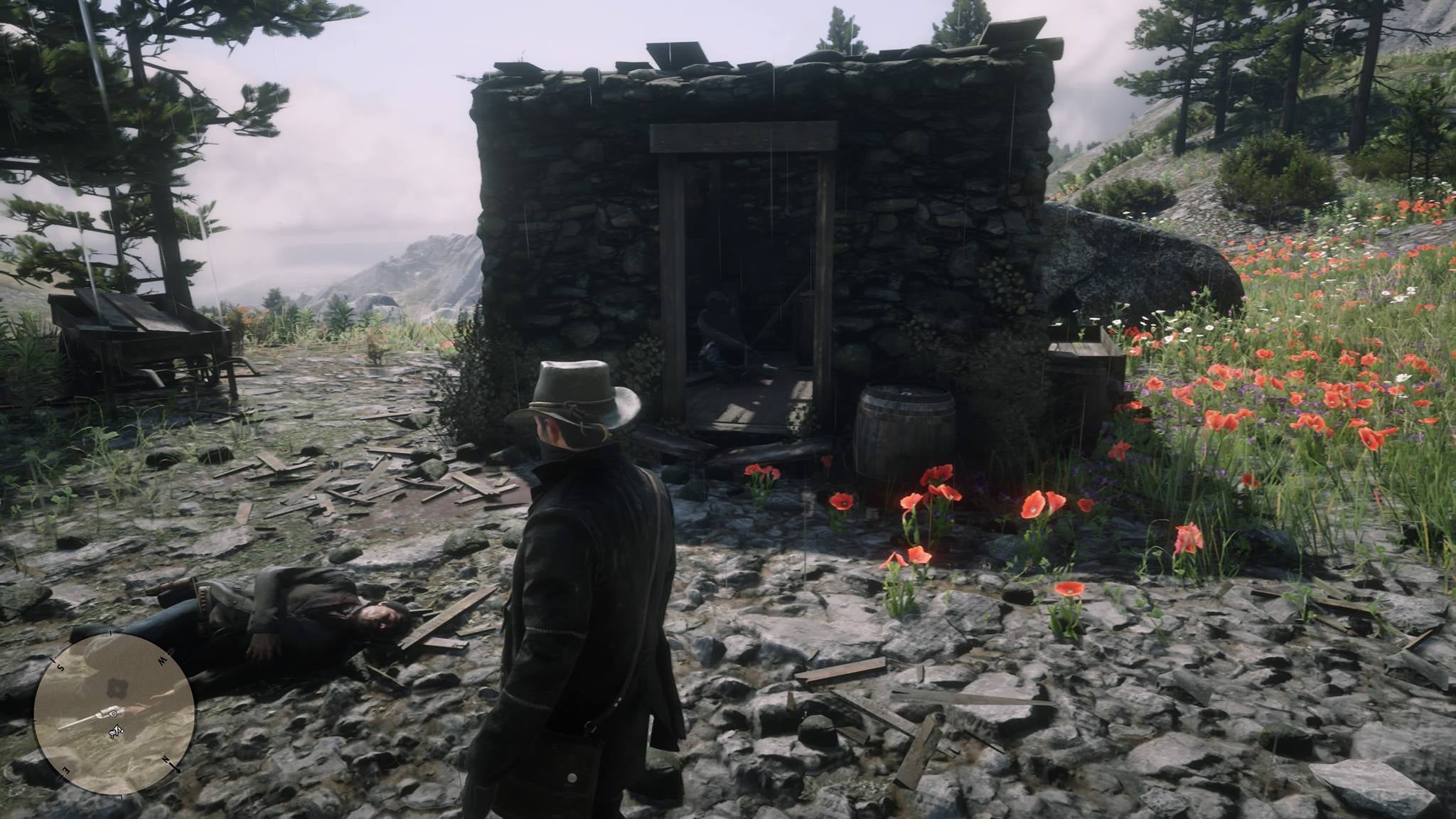The height and width of the screenshot is (819, 1456).
Task: Click the player arrow icon on the minimap
Action: [x=117, y=731]
